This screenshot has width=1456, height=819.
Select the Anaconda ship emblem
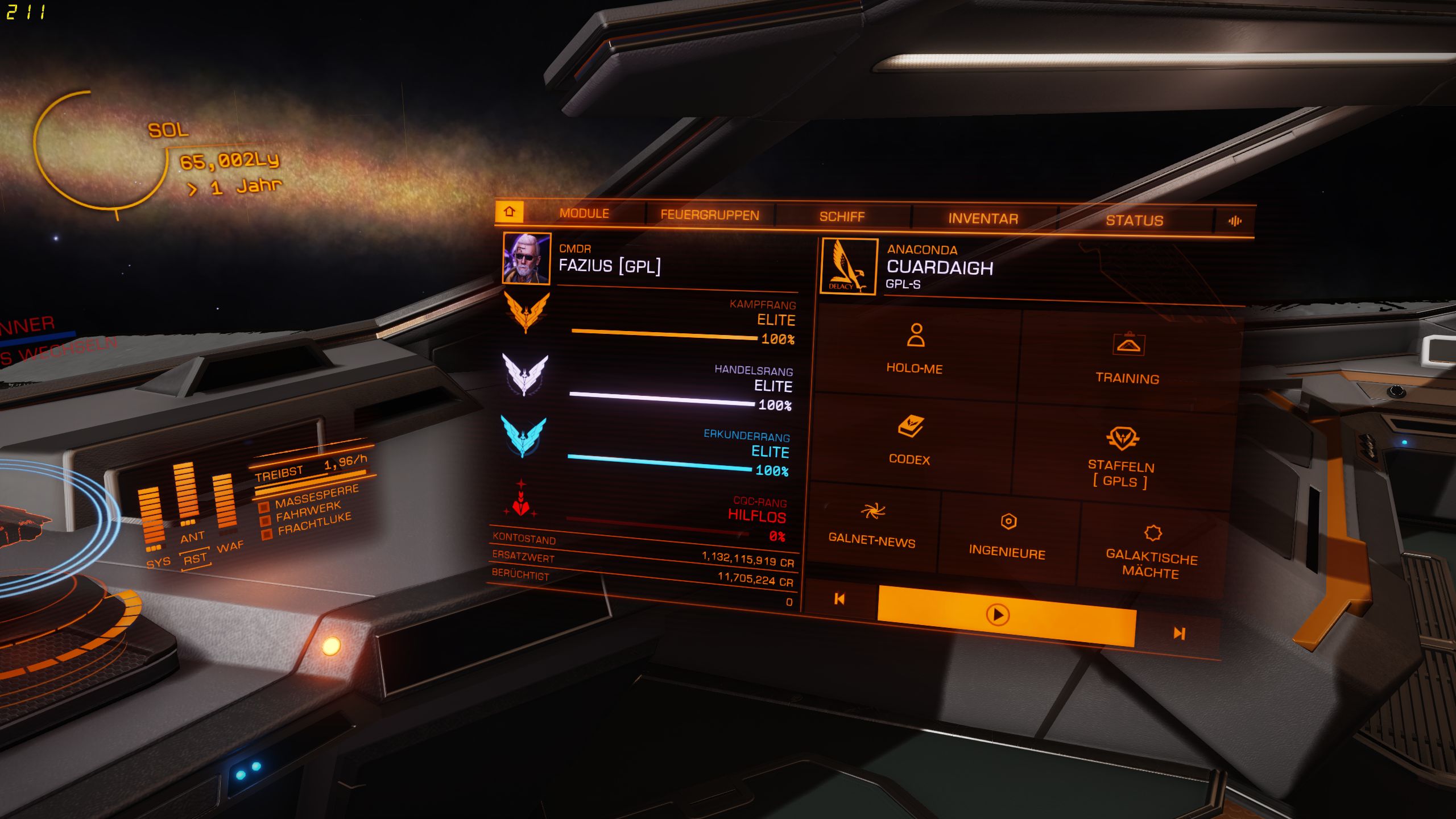pos(849,266)
